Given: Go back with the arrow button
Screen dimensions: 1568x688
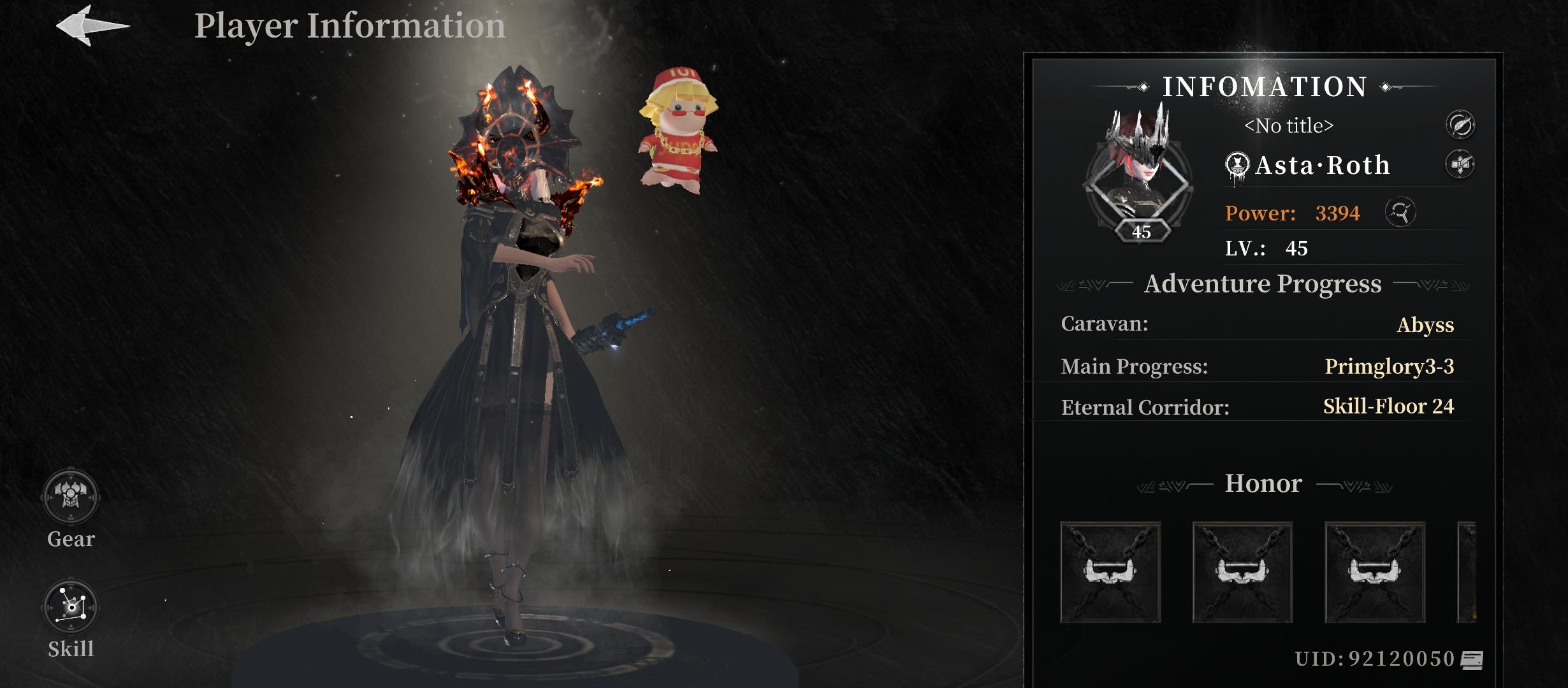Looking at the screenshot, I should click(x=92, y=25).
